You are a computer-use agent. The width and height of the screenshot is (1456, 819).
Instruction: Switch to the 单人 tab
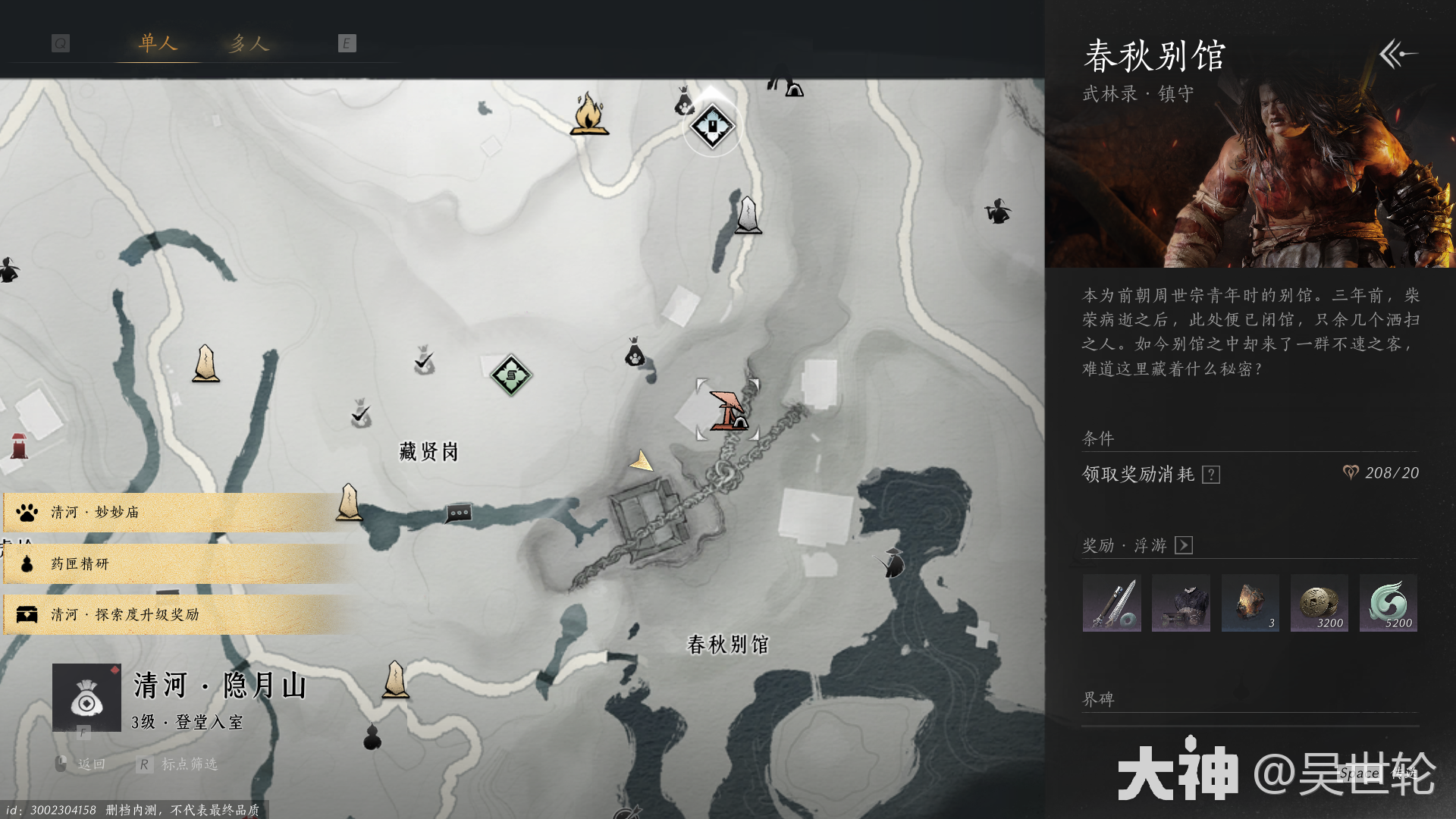pos(158,43)
